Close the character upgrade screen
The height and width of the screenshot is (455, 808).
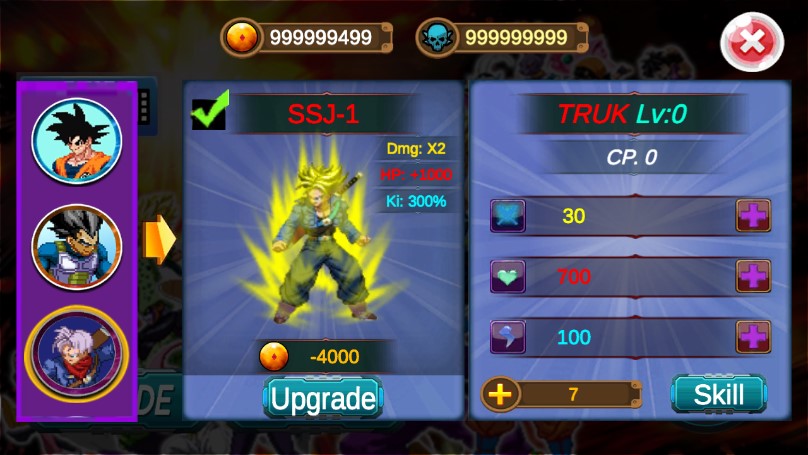point(751,42)
